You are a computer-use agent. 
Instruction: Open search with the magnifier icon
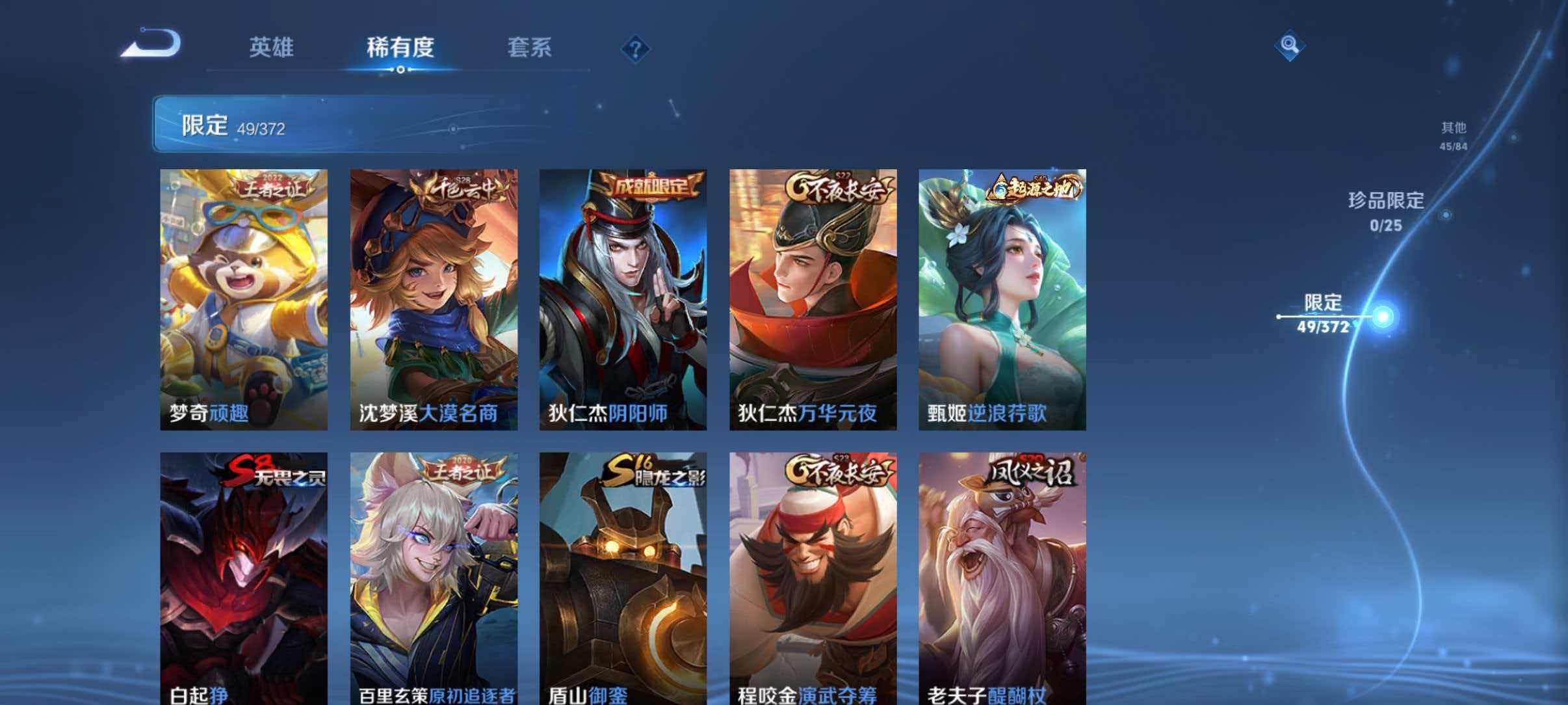tap(1290, 44)
